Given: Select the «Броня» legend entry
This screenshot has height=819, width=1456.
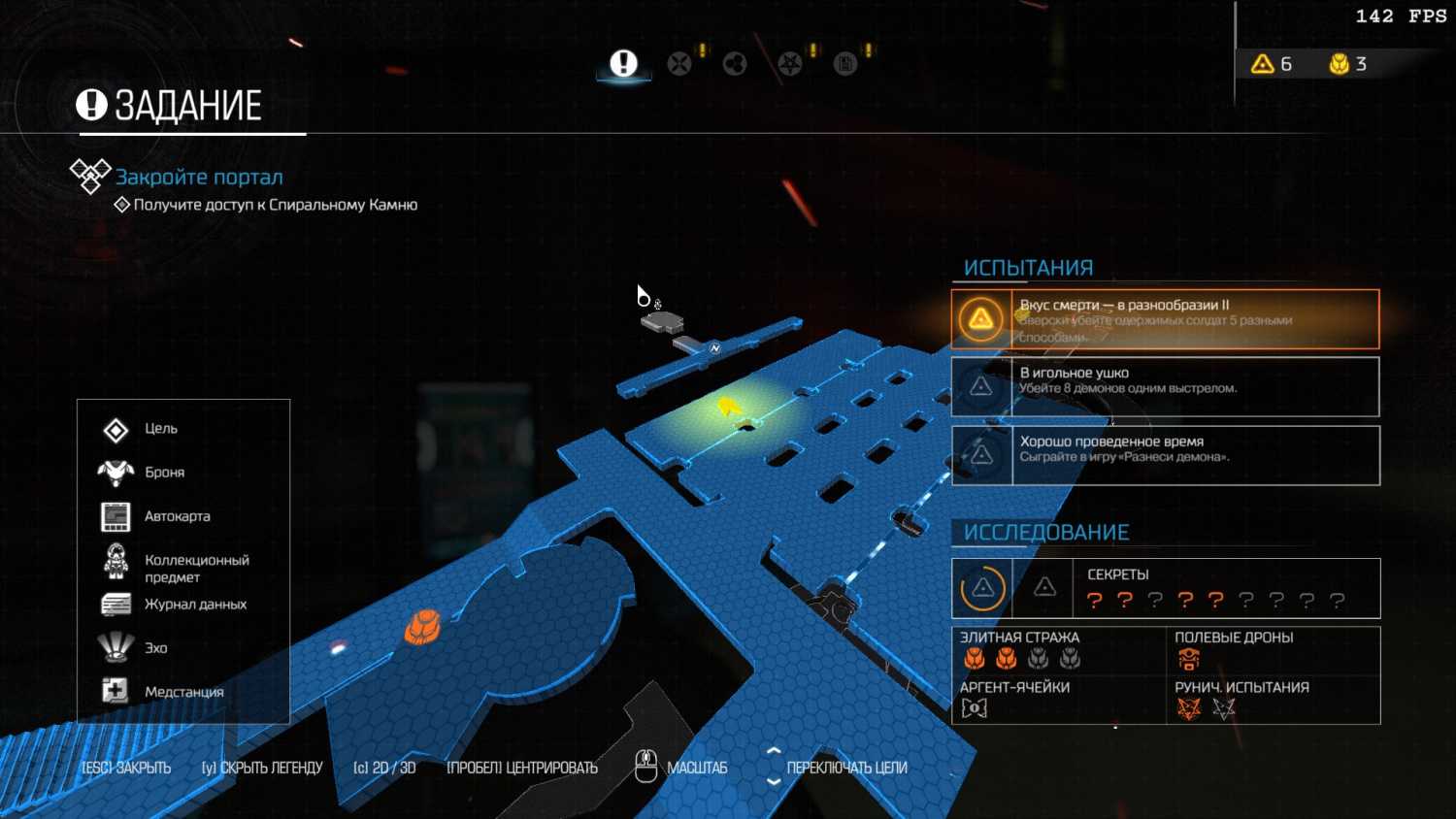Looking at the screenshot, I should [164, 473].
